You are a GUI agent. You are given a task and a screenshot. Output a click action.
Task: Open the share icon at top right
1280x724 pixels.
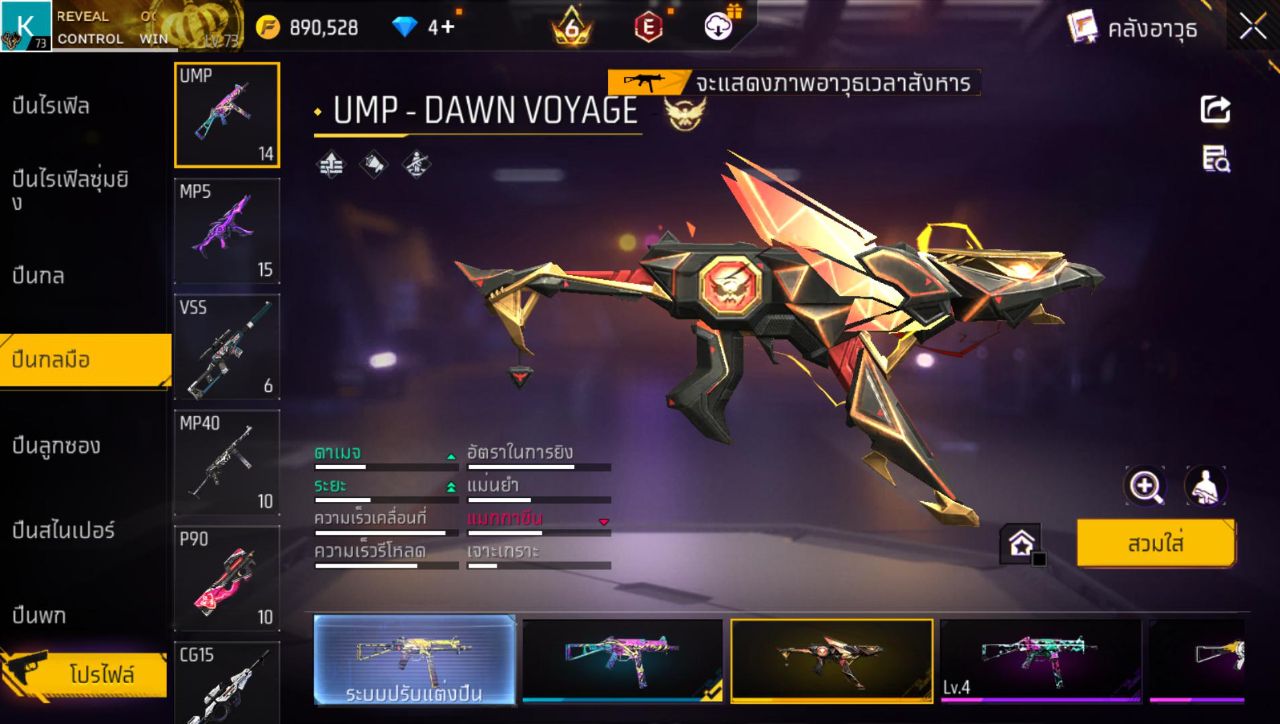pos(1214,110)
